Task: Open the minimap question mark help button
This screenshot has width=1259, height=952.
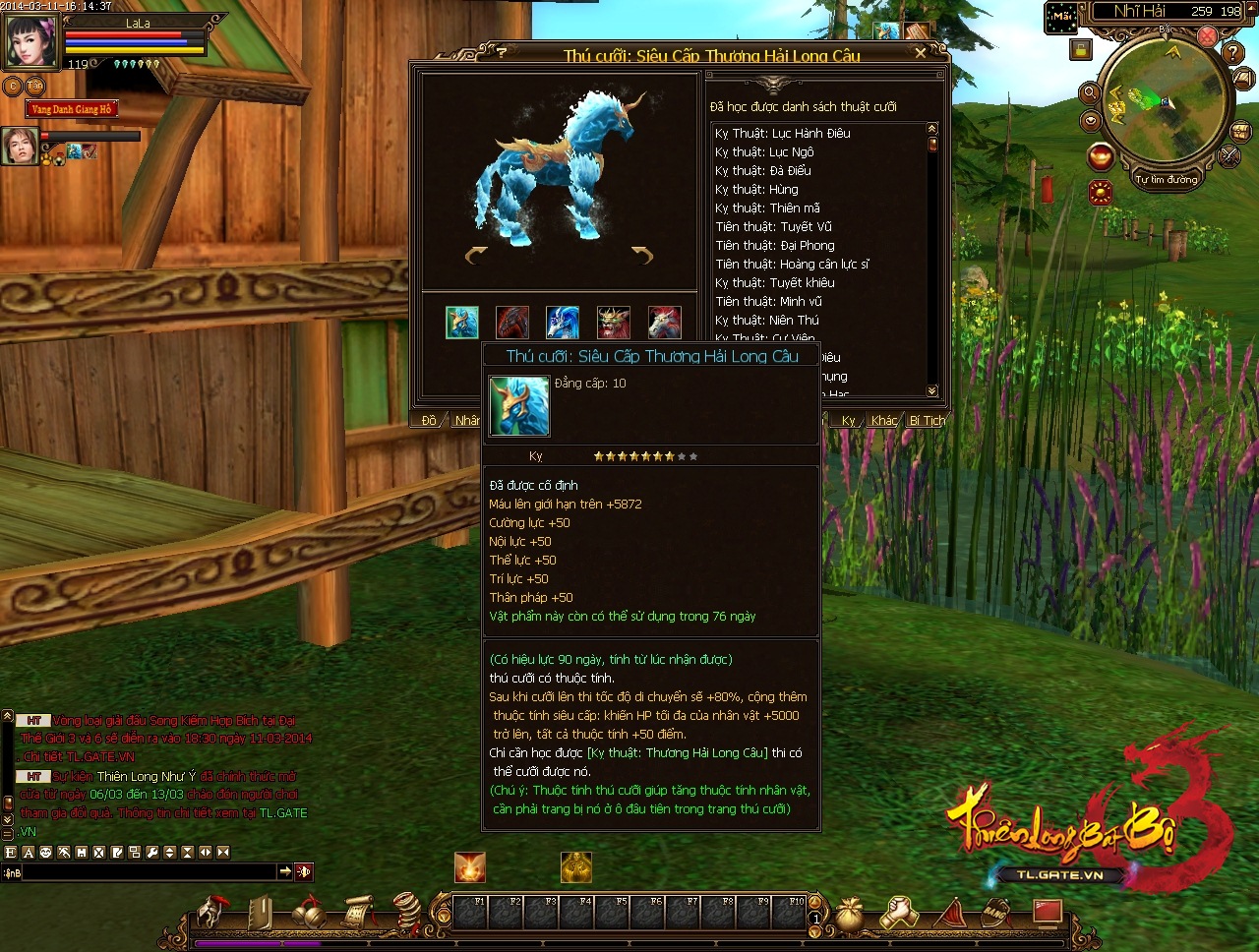Action: click(x=1232, y=52)
